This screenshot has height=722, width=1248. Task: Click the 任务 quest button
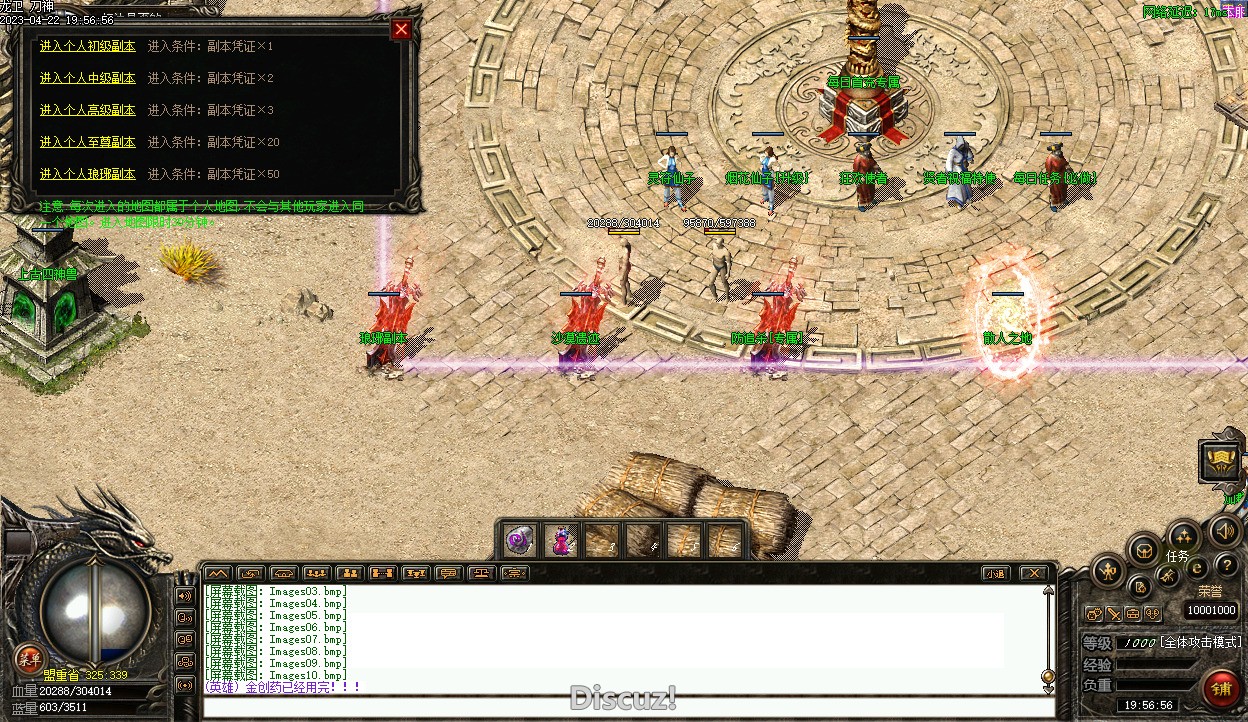[1177, 556]
